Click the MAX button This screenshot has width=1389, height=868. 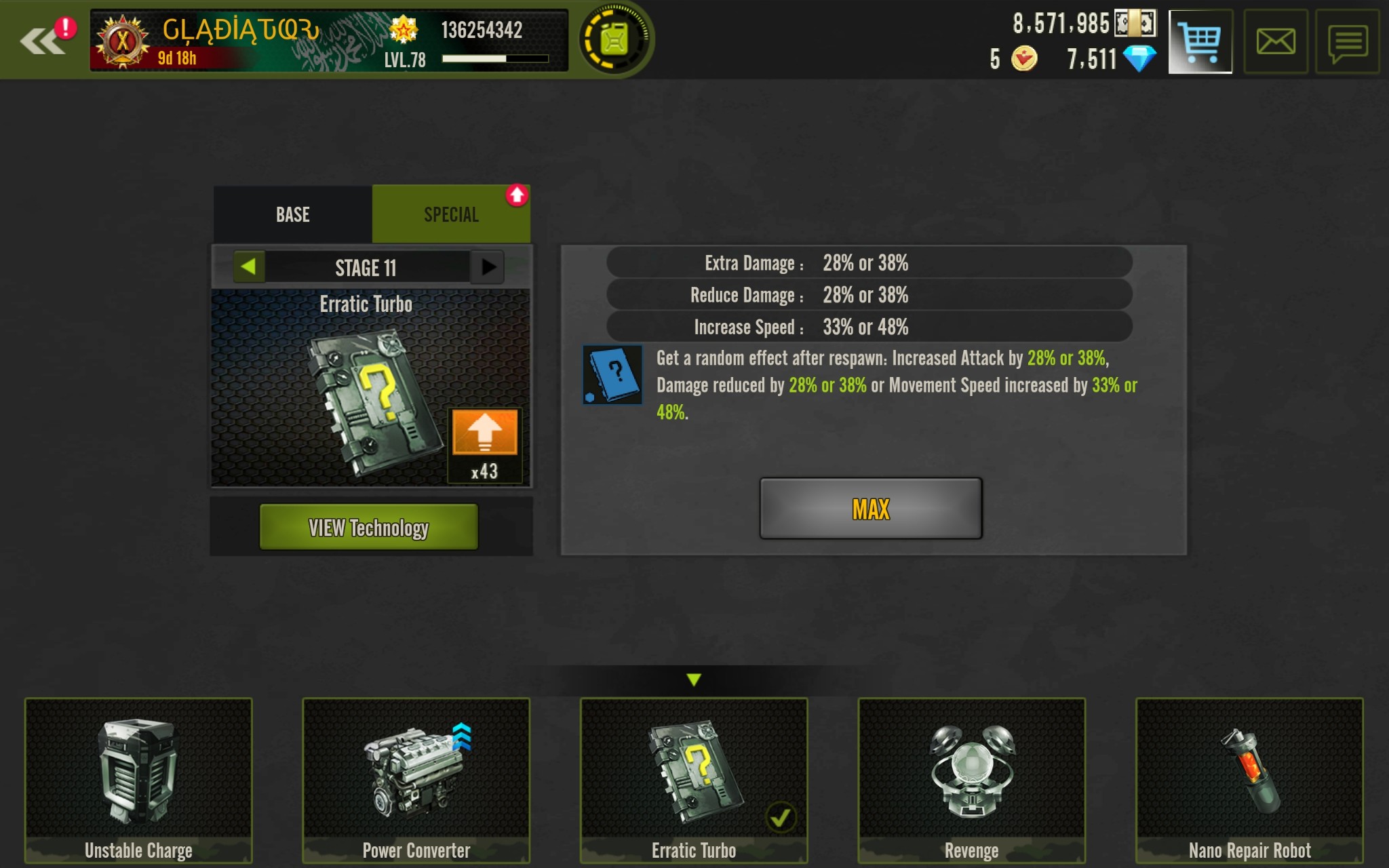pos(870,509)
